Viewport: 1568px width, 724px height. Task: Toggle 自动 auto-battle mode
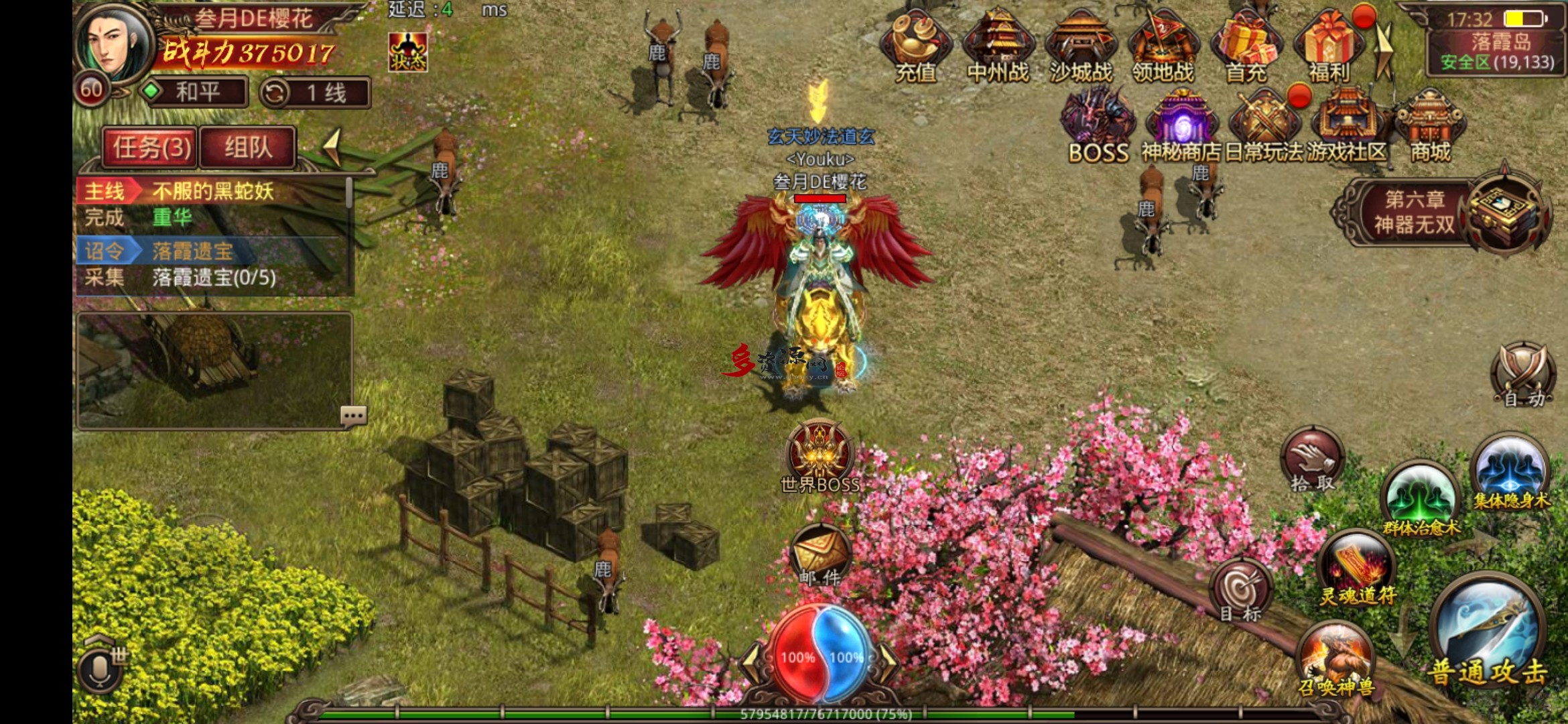[x=1522, y=374]
